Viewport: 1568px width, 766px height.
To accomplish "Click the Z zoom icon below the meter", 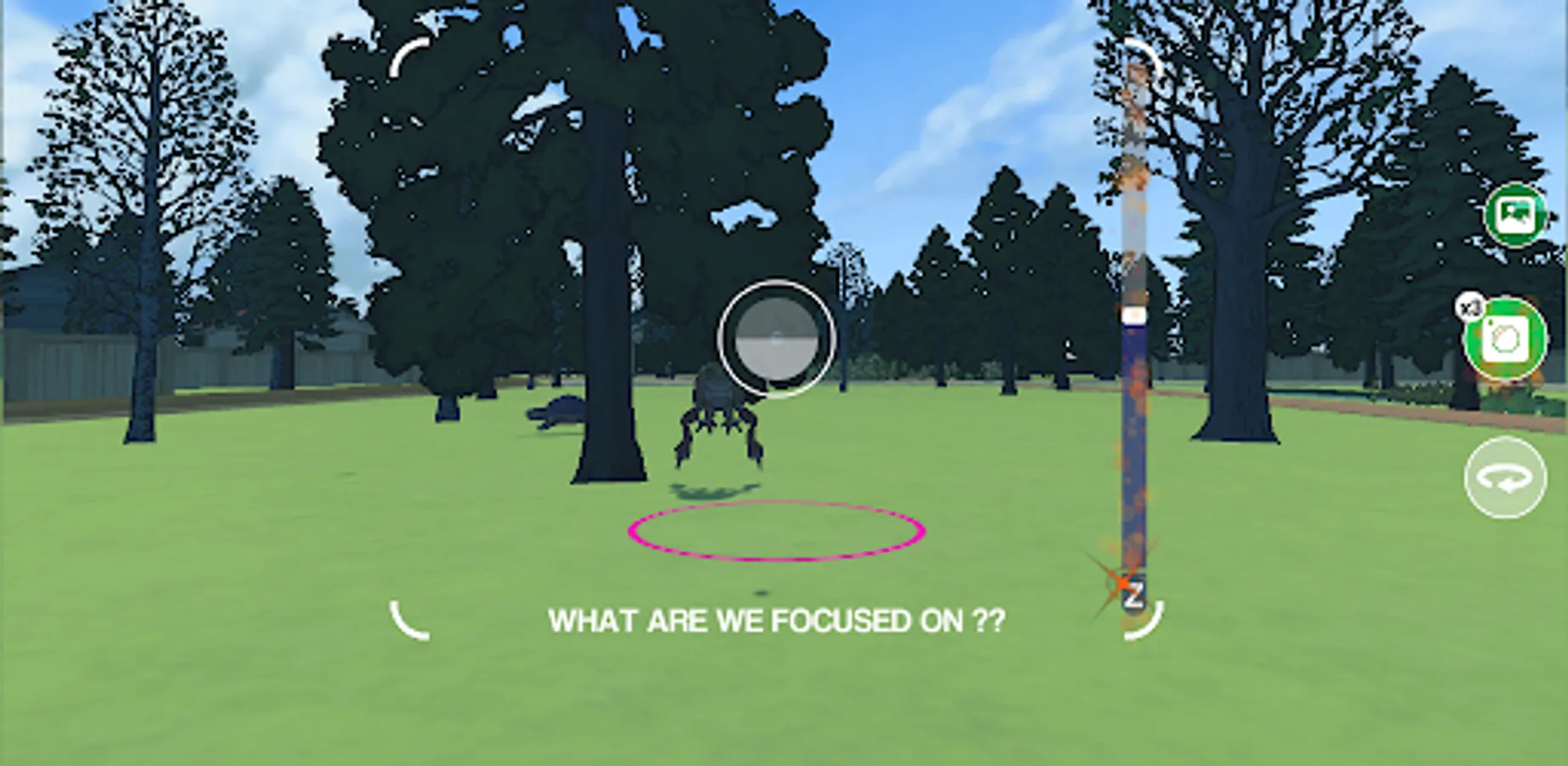I will tap(1135, 594).
